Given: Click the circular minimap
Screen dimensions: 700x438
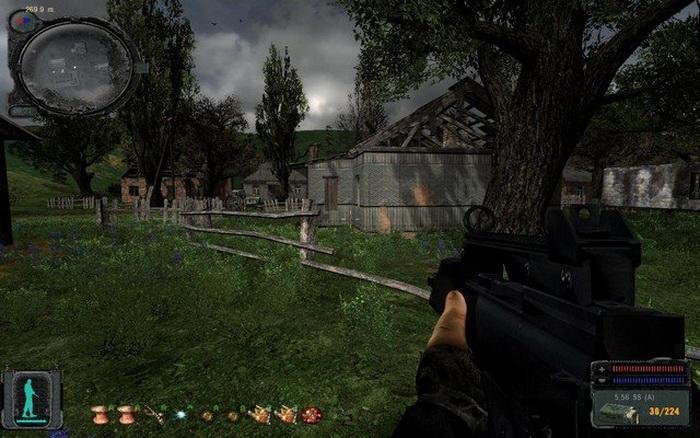Looking at the screenshot, I should pos(77,67).
